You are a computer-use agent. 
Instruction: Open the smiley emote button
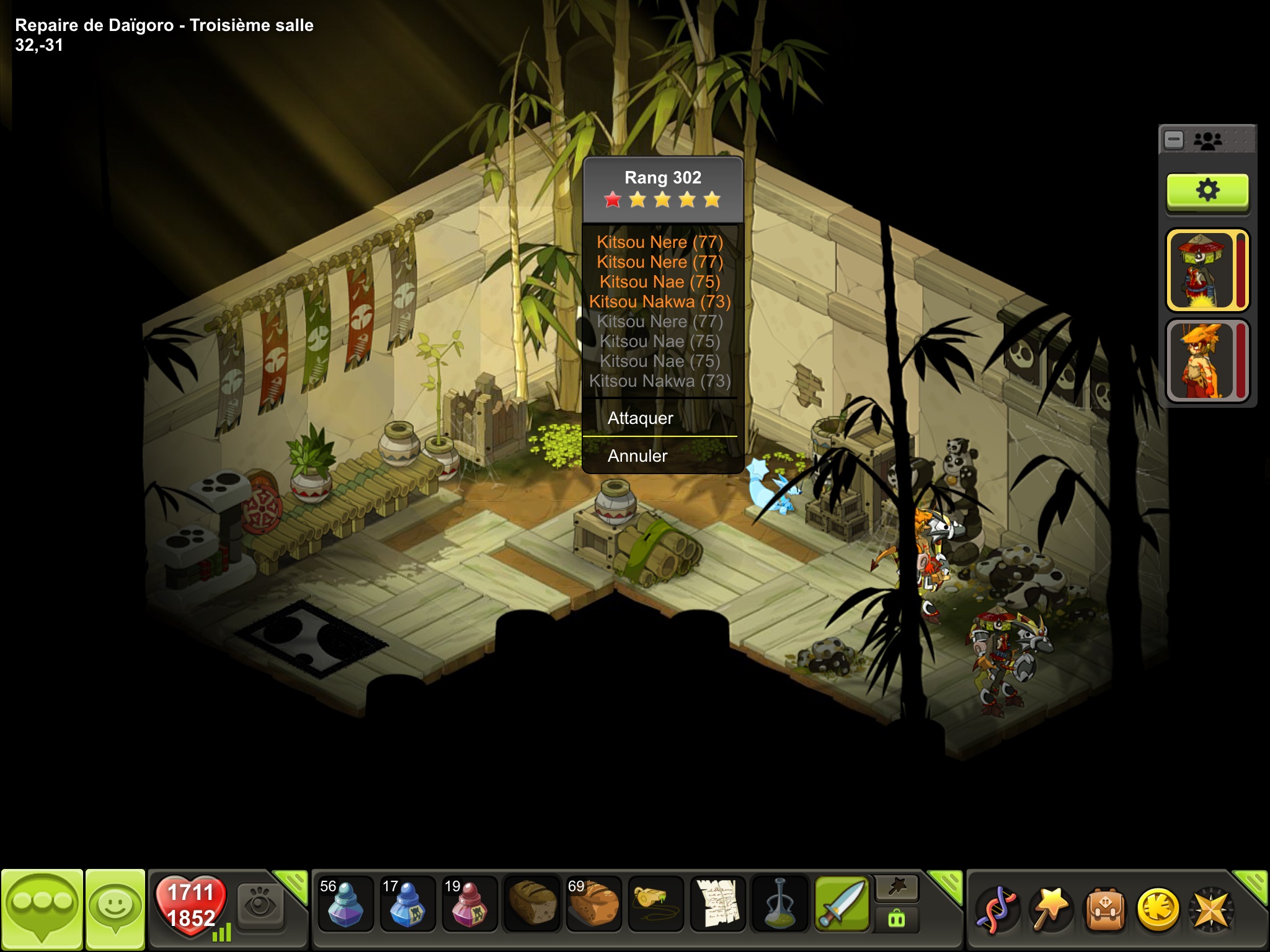coord(115,909)
